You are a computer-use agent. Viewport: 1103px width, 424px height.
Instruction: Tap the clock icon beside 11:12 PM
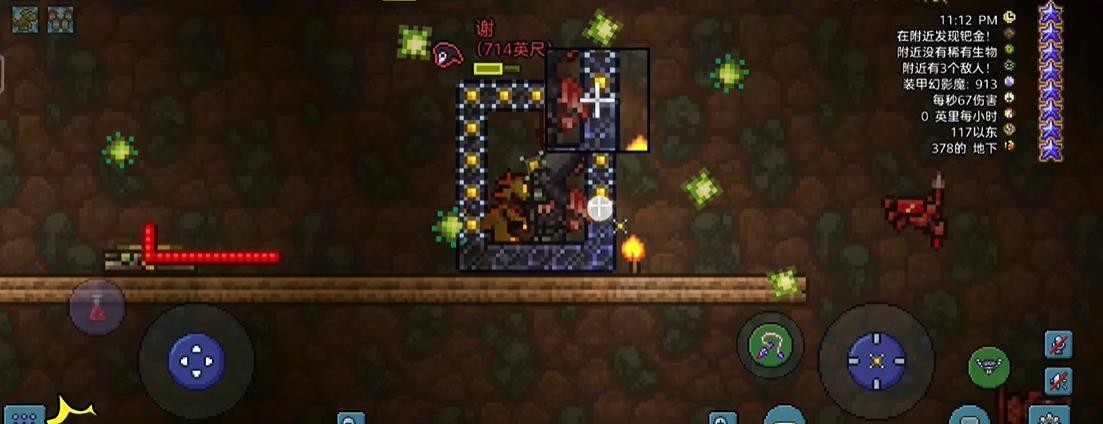pos(1009,18)
